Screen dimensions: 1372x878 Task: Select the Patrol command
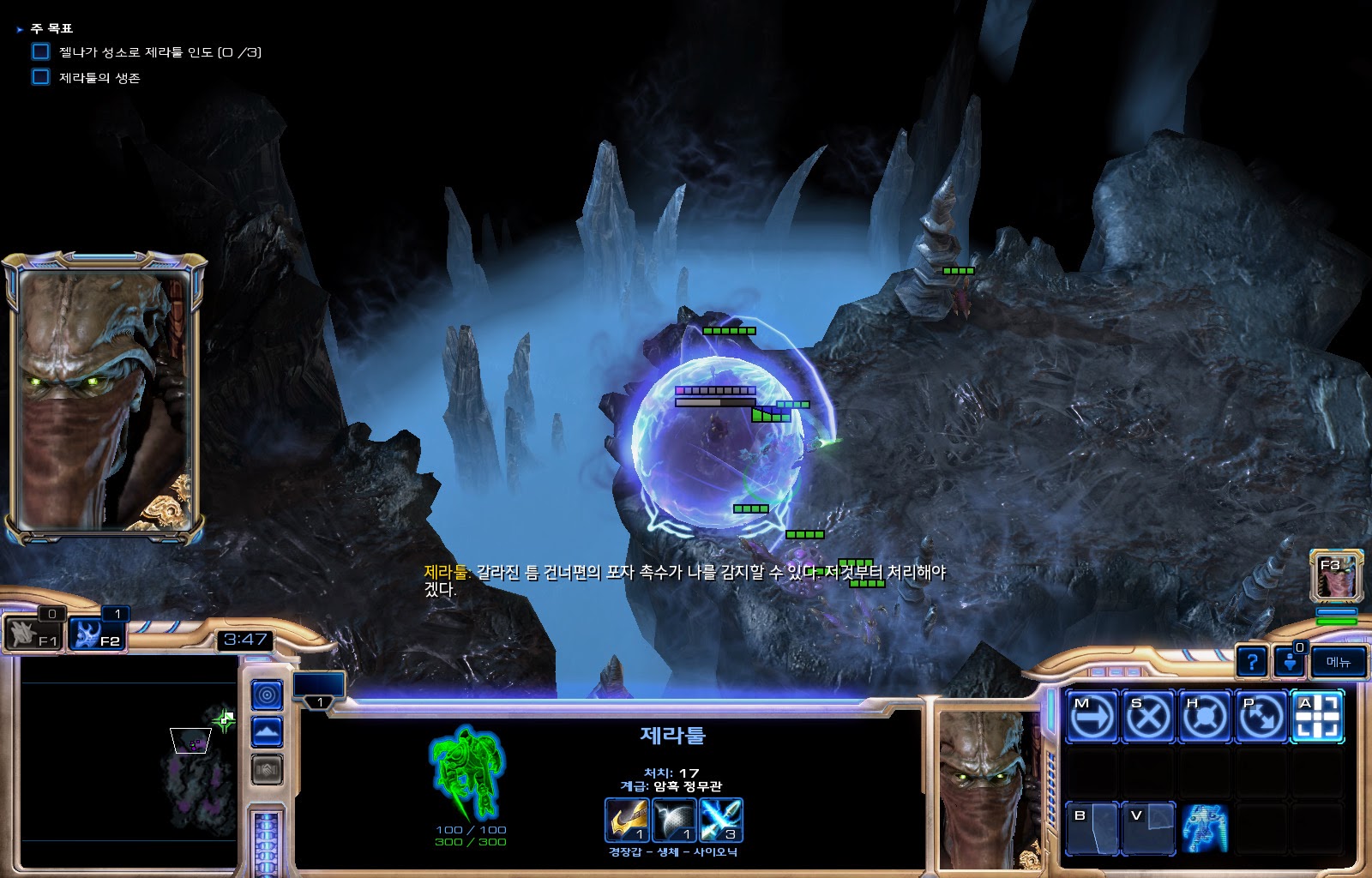[1261, 716]
